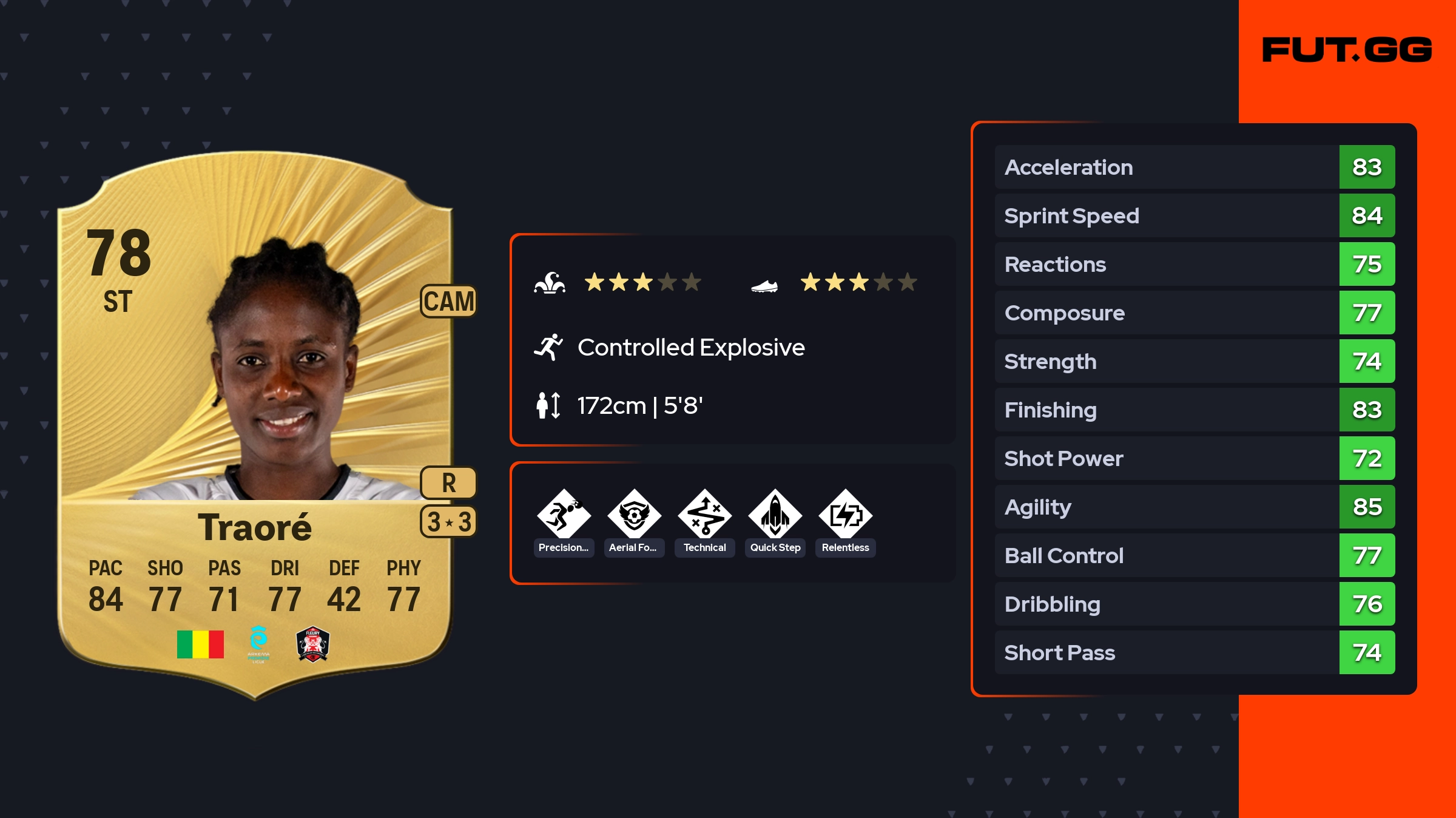Click the club crest on the card

point(312,644)
